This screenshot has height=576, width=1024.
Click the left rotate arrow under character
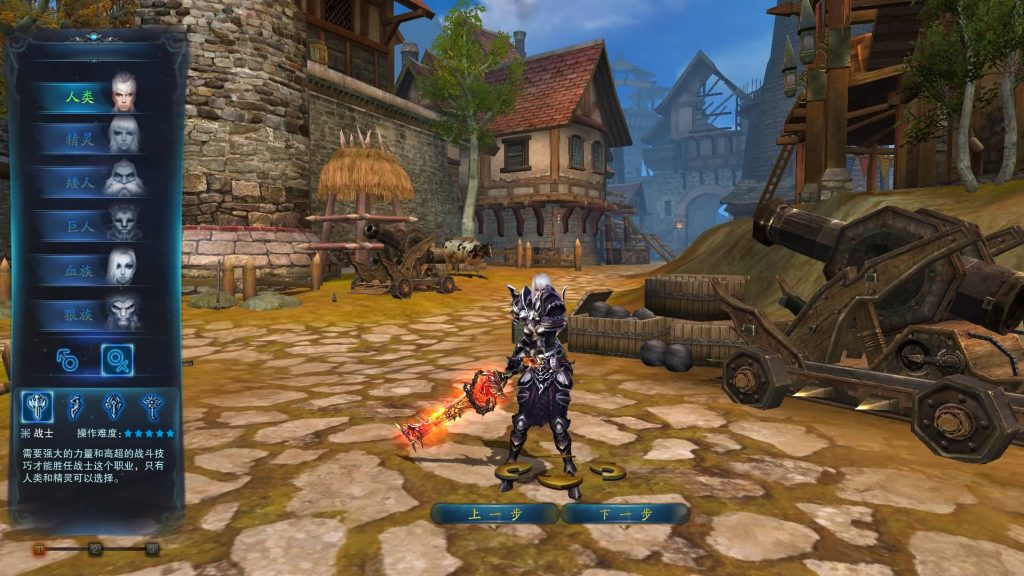click(x=513, y=471)
